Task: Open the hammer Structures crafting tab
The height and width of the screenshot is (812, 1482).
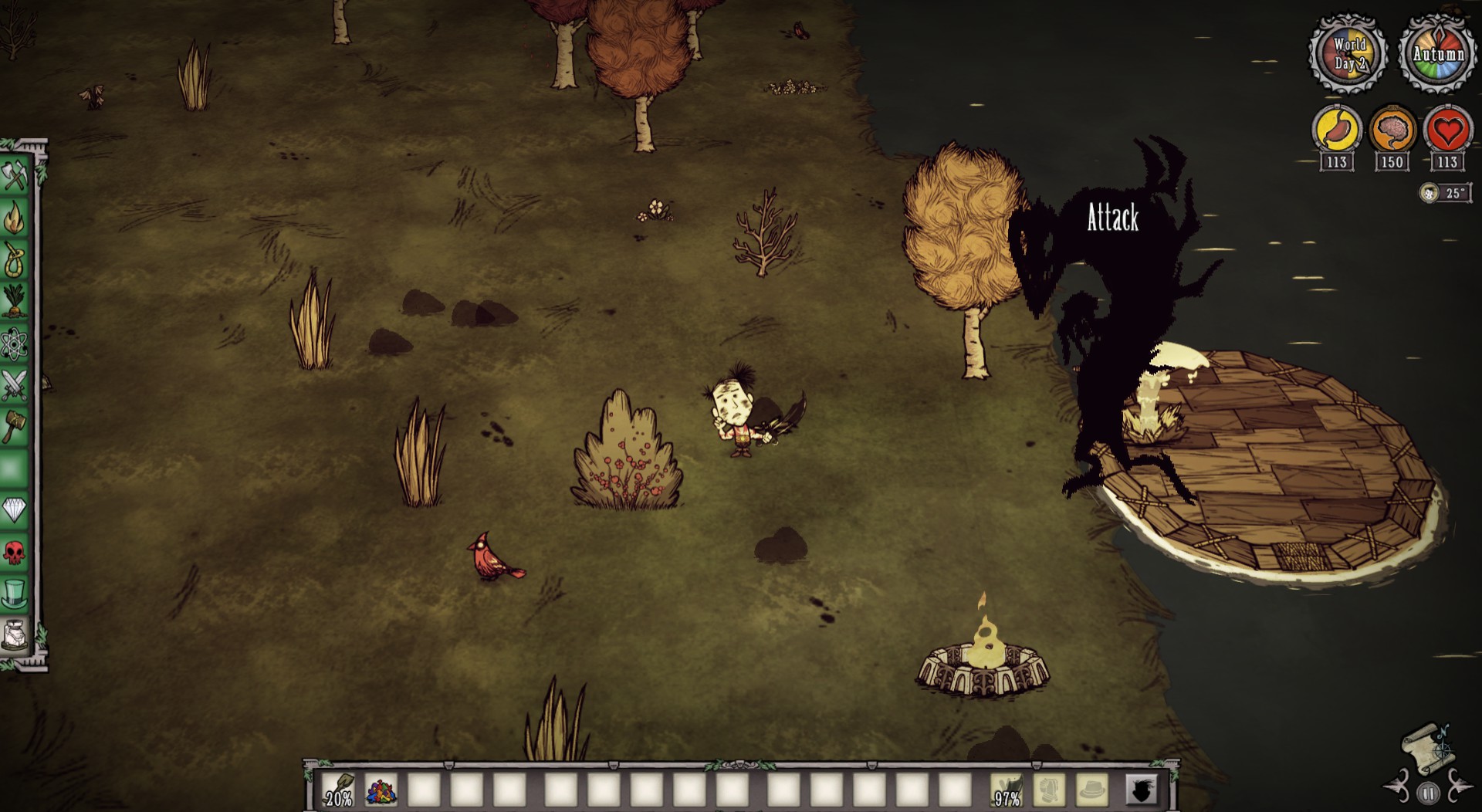Action: tap(15, 426)
